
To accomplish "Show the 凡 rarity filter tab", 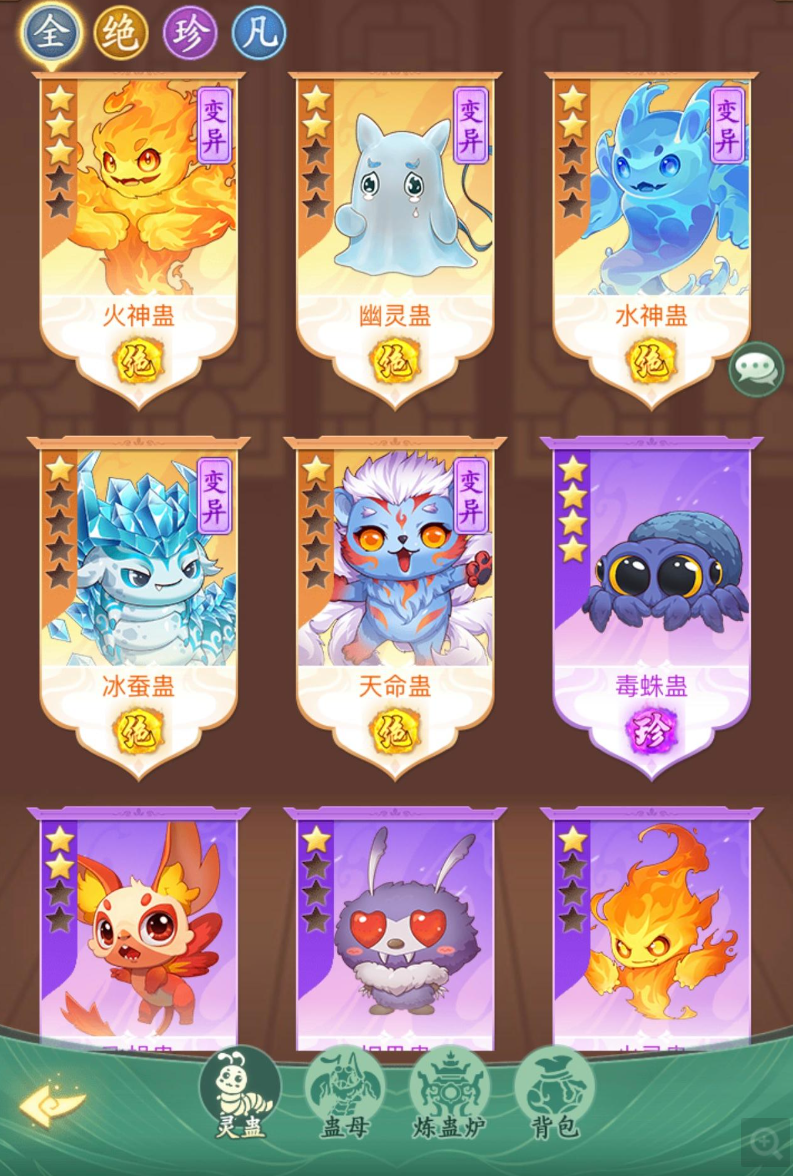I will tap(259, 34).
